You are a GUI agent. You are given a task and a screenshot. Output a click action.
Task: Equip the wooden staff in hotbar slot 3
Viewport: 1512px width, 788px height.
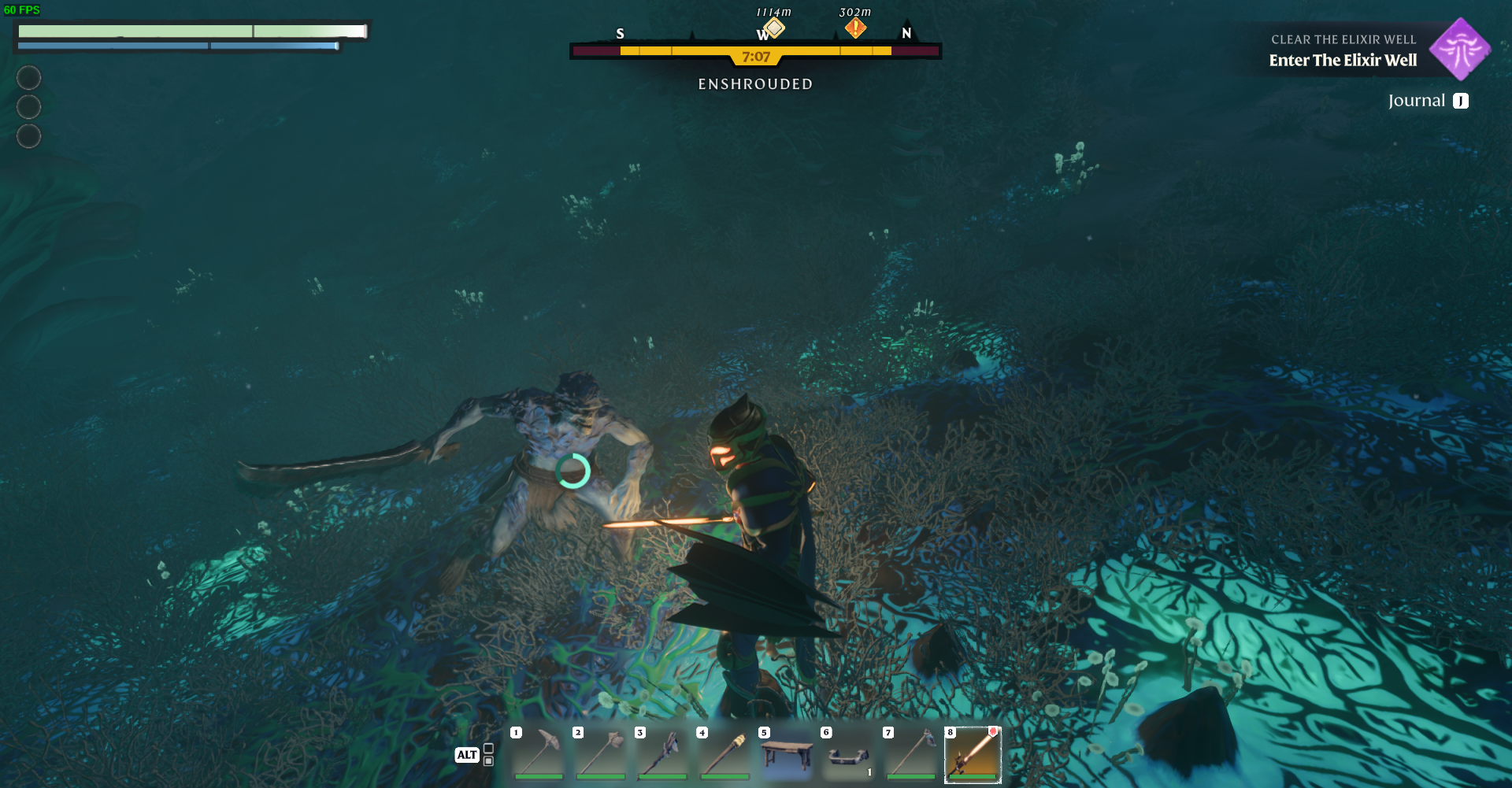662,753
